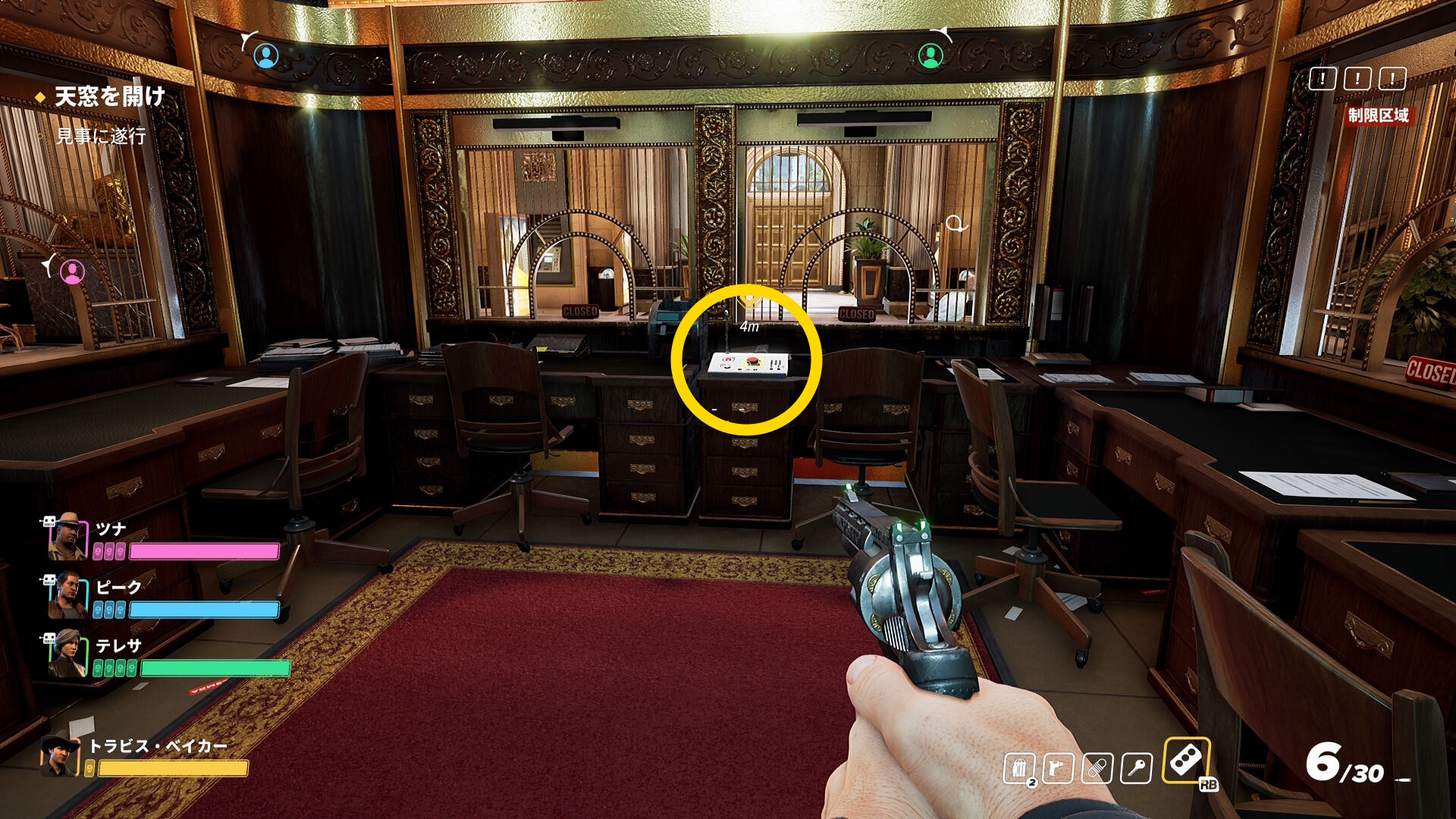Image resolution: width=1456 pixels, height=819 pixels.
Task: Click the blue teammate location marker
Action: coord(265,55)
